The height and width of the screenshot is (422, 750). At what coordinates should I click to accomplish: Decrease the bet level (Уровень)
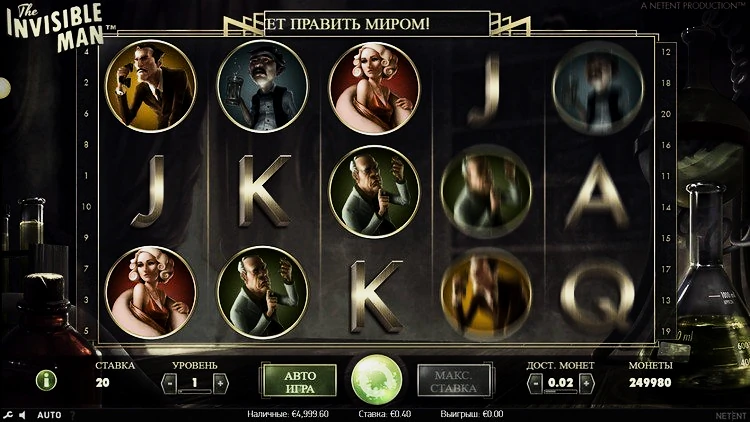coord(170,382)
